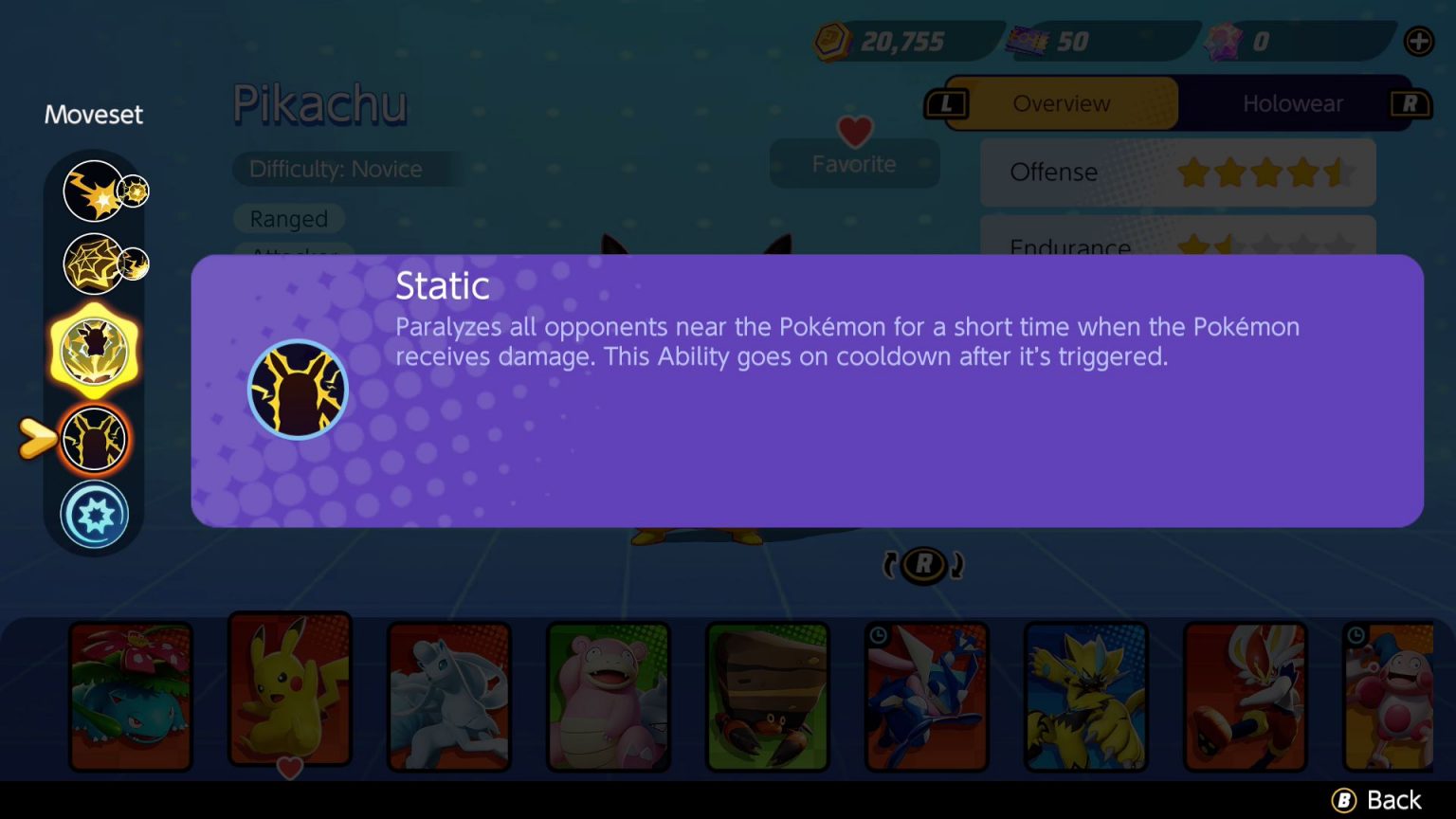Image resolution: width=1456 pixels, height=819 pixels.
Task: Dismiss the Static ability popup
Action: 1374,799
